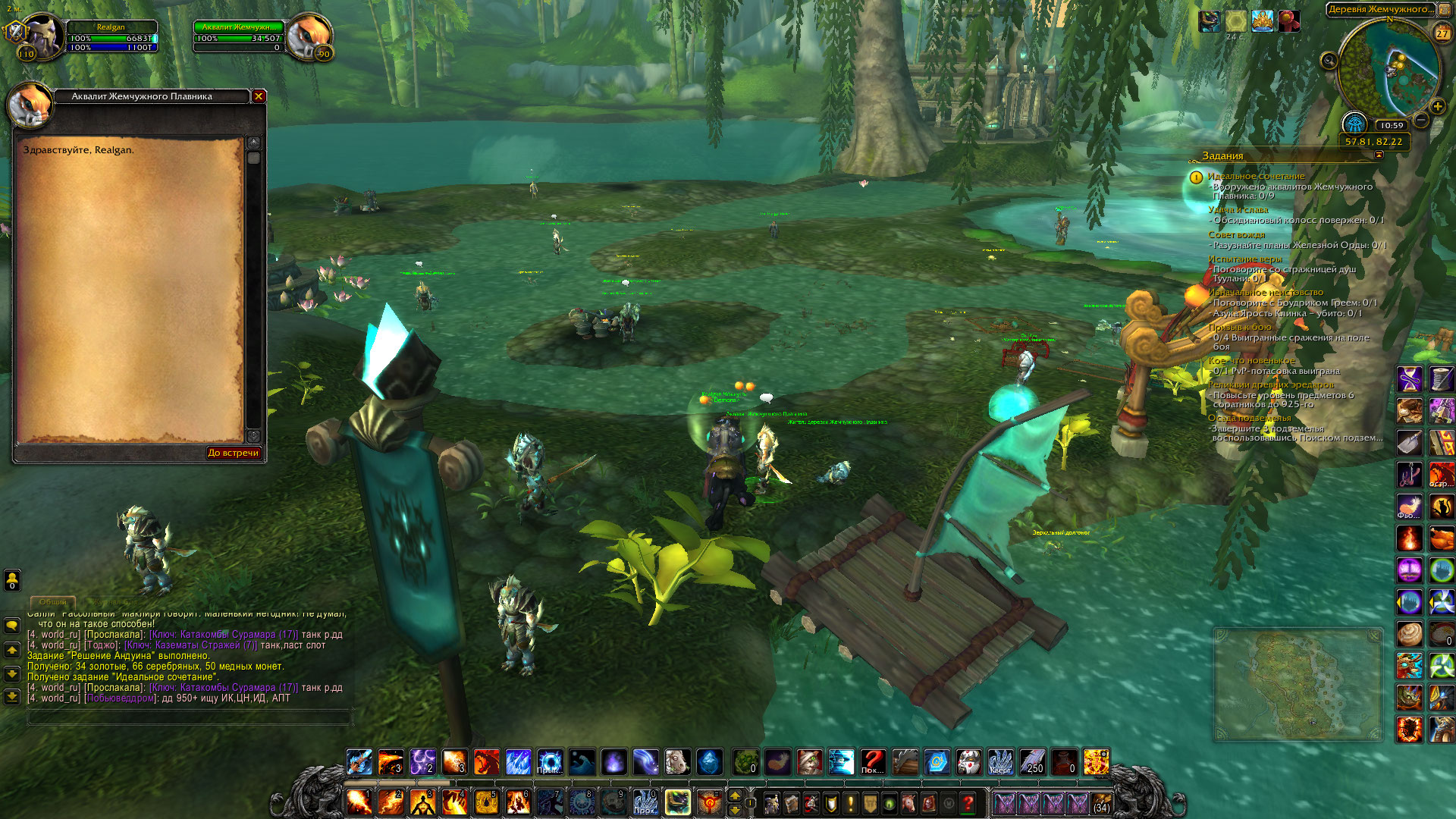Click the red question mark action slot

click(x=873, y=762)
